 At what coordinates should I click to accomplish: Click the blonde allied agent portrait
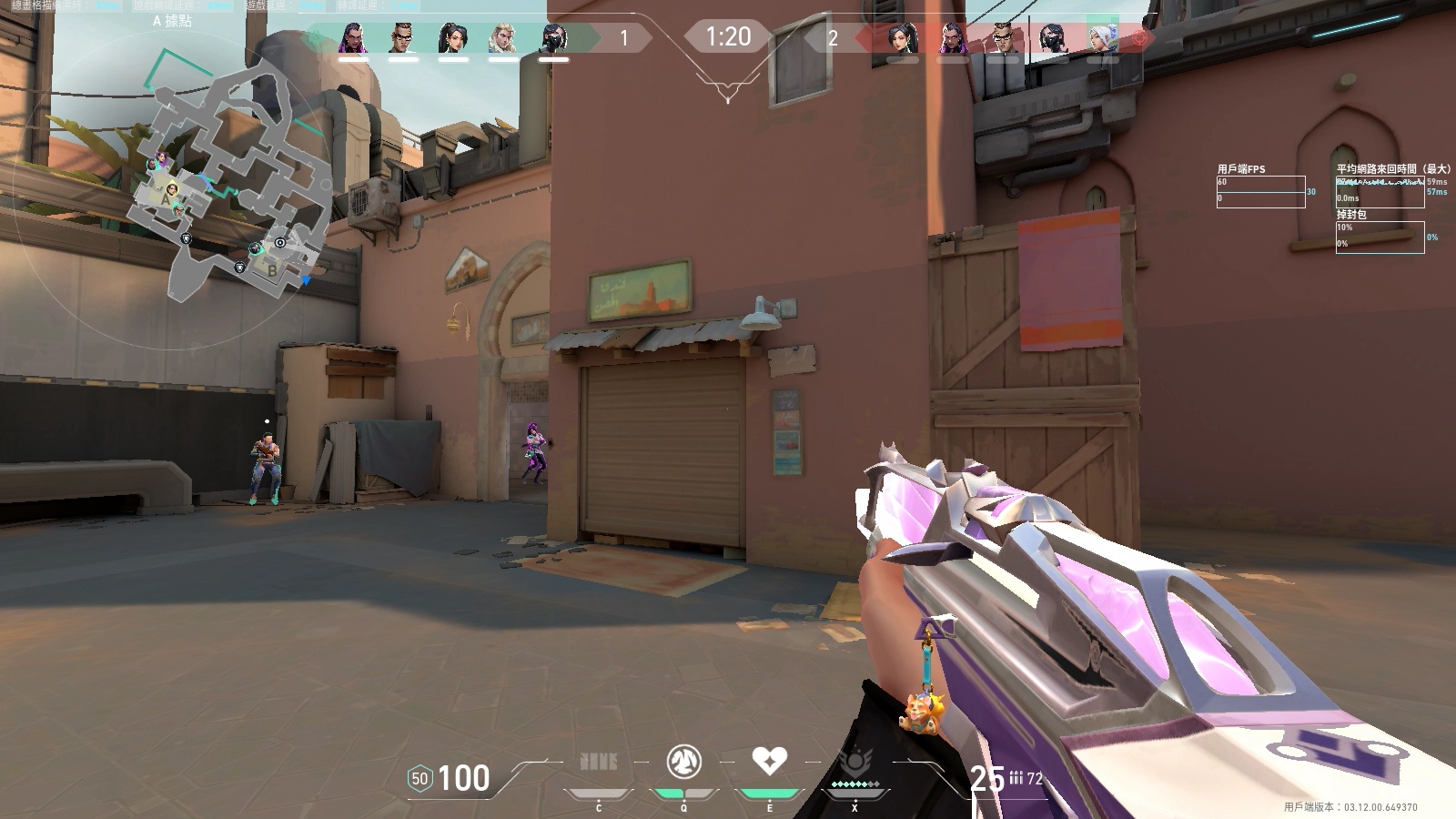[x=502, y=38]
